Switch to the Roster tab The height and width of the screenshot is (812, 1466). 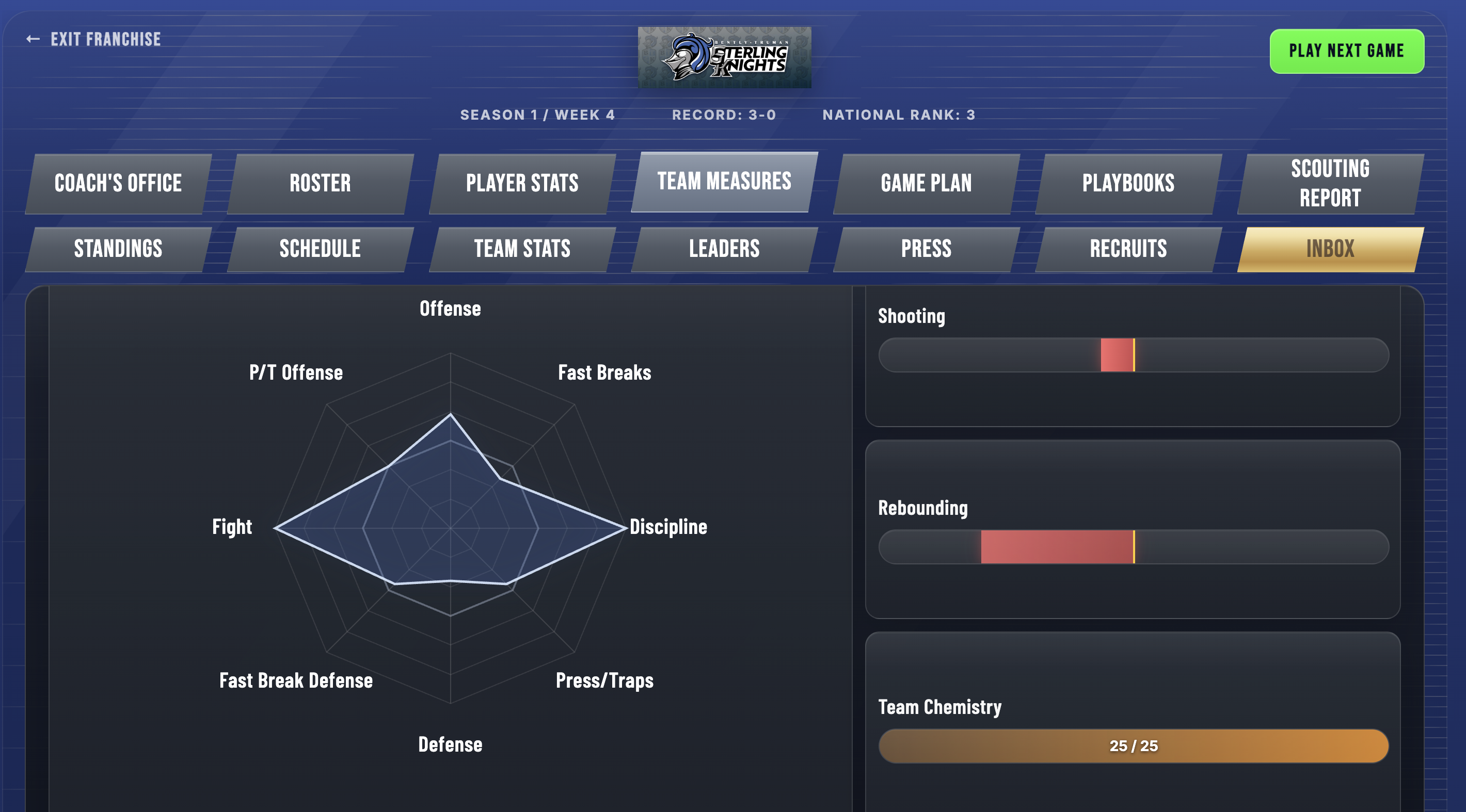[320, 183]
